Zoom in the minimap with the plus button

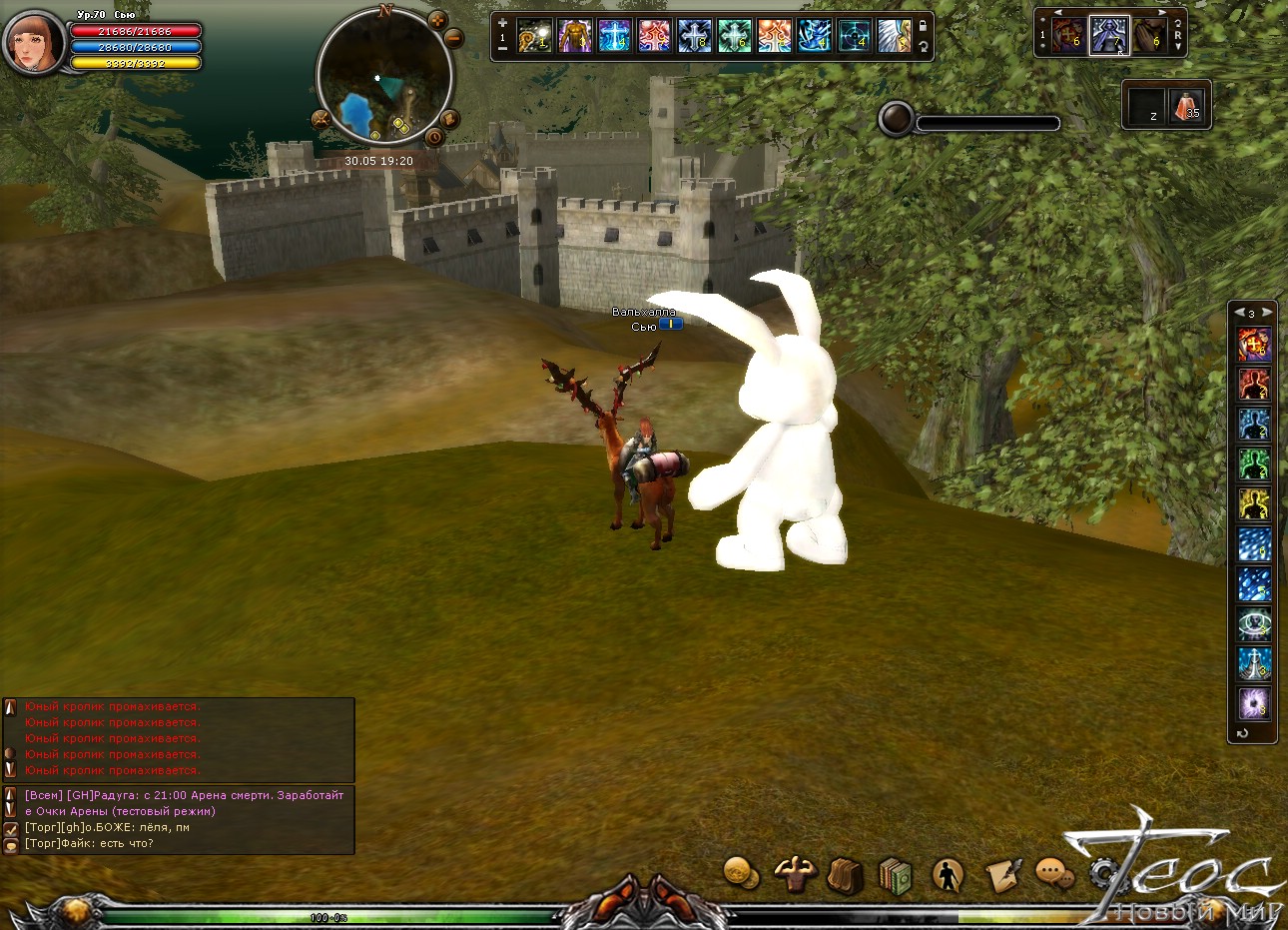(437, 20)
